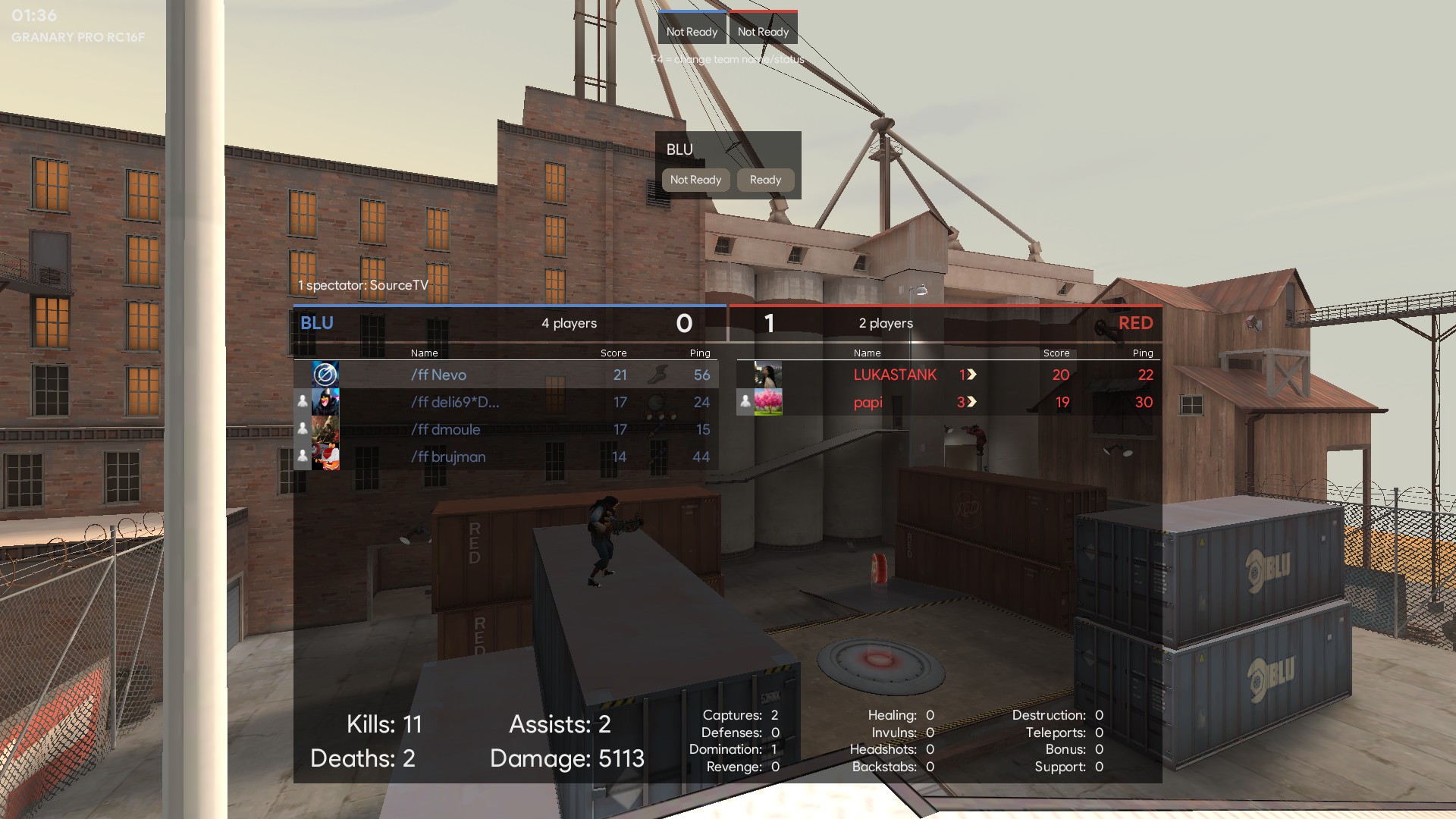Pick /ff dmoule in the BLU list
The height and width of the screenshot is (819, 1456).
pos(446,429)
